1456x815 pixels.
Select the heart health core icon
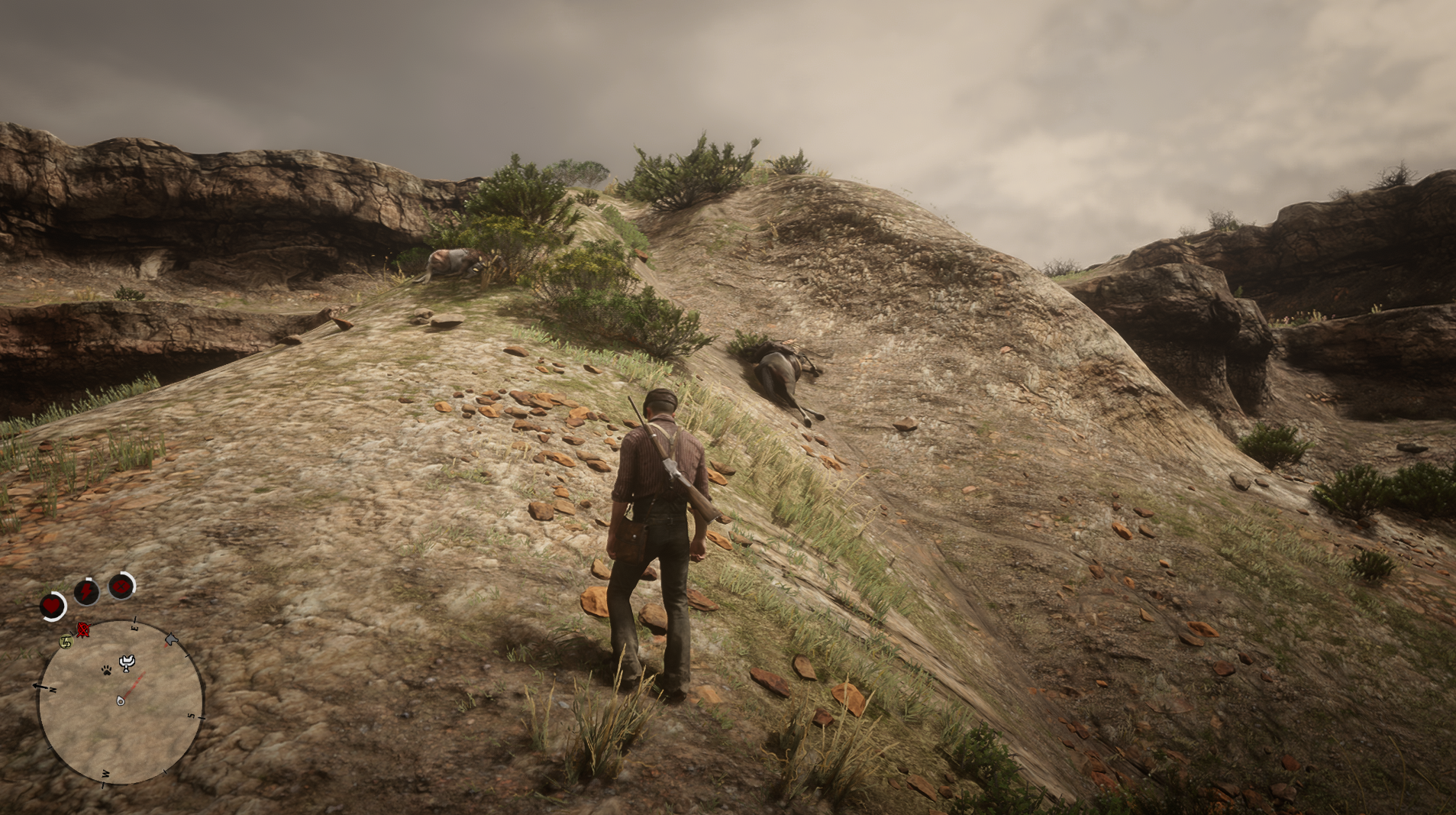[x=52, y=606]
